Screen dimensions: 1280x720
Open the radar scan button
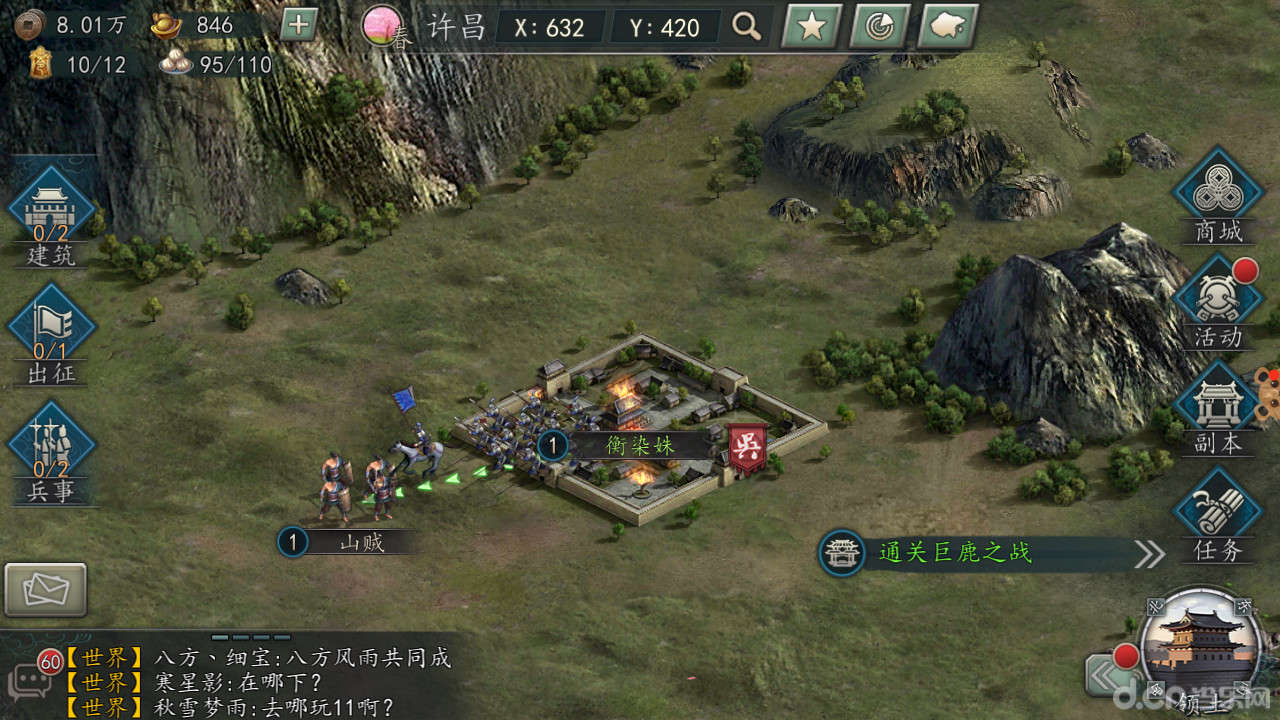pyautogui.click(x=879, y=27)
